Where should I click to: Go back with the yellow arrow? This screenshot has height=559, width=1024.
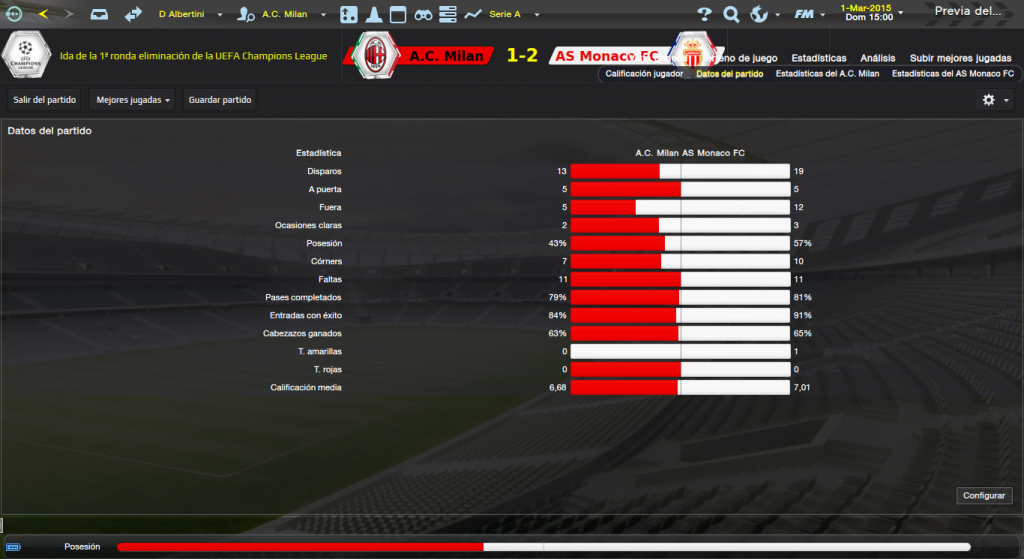tap(43, 14)
